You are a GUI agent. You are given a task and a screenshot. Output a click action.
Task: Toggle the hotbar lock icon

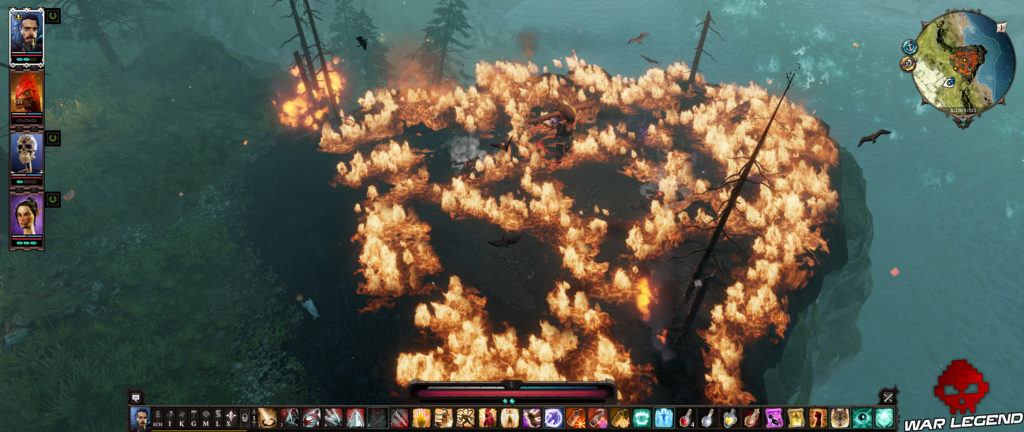click(245, 418)
